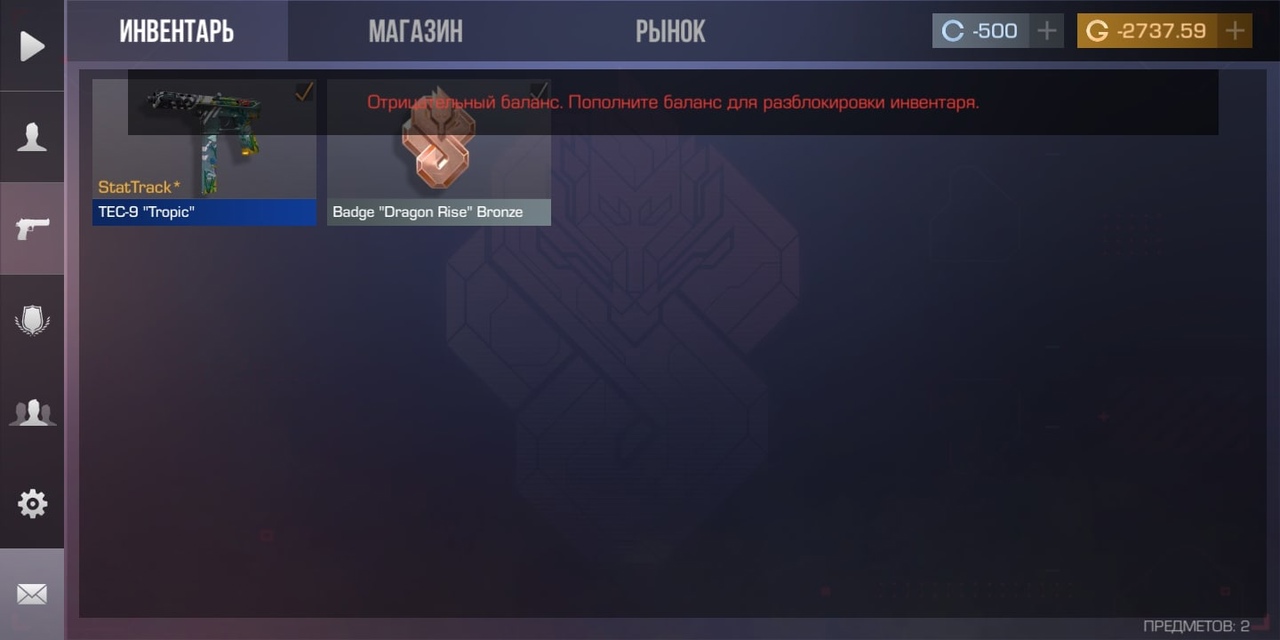
Task: Open the friends group icon
Action: pyautogui.click(x=32, y=412)
